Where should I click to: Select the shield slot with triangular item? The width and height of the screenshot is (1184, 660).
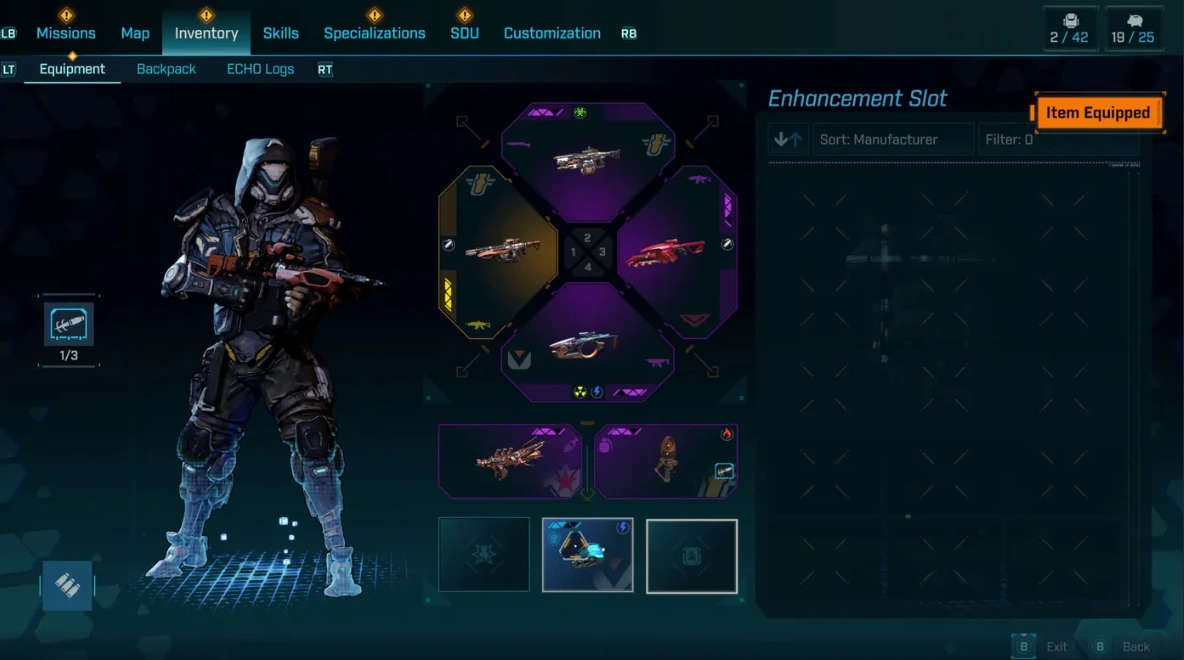(588, 555)
